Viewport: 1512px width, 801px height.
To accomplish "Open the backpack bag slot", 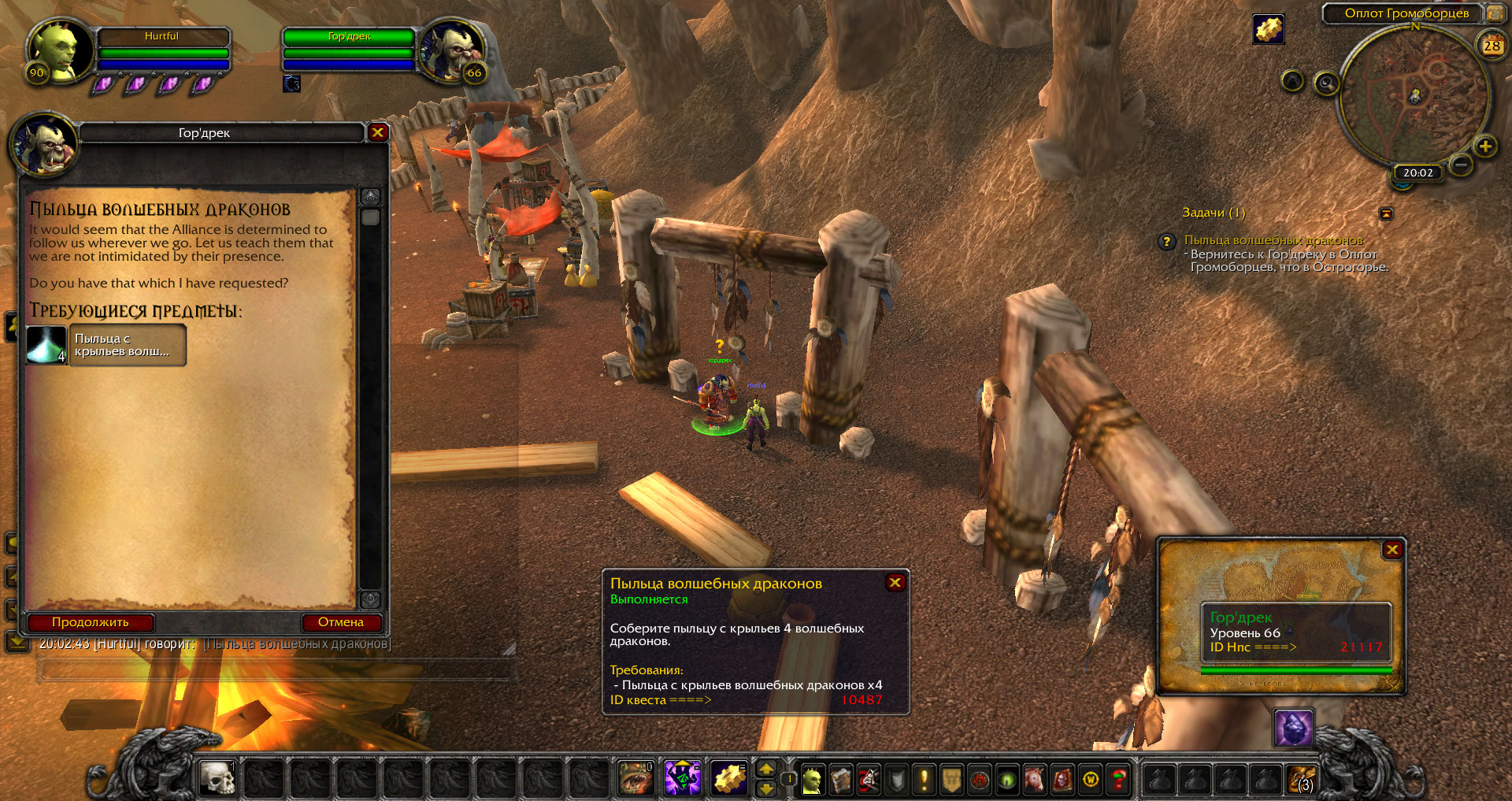I will click(x=1300, y=780).
